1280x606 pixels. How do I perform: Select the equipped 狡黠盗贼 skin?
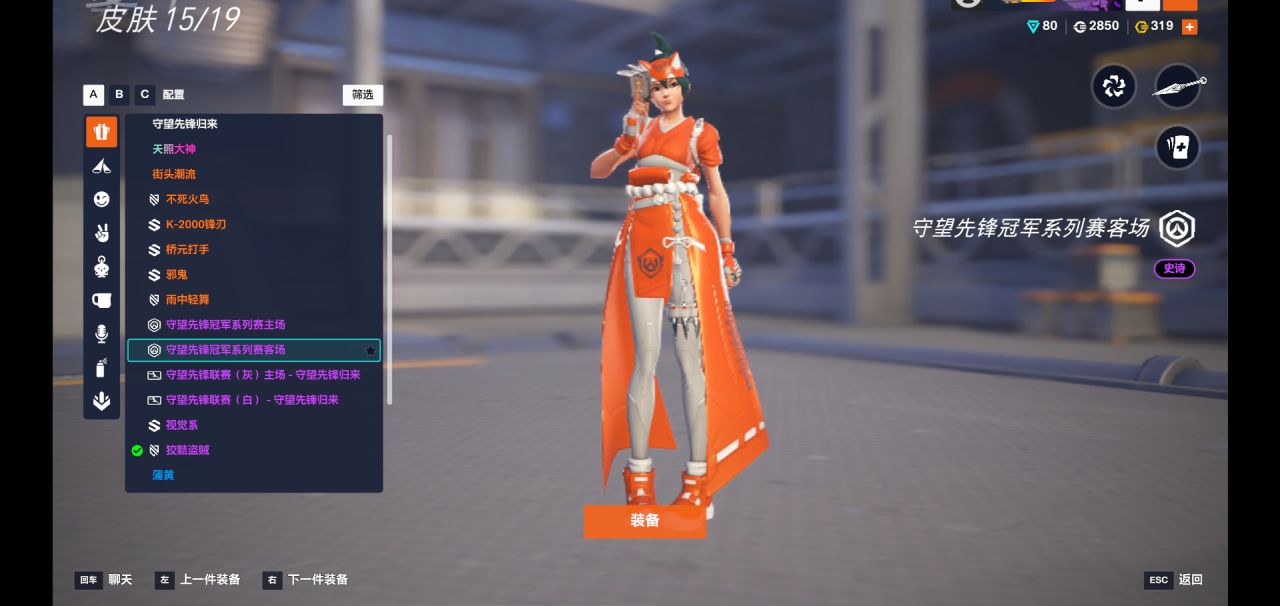tap(187, 450)
